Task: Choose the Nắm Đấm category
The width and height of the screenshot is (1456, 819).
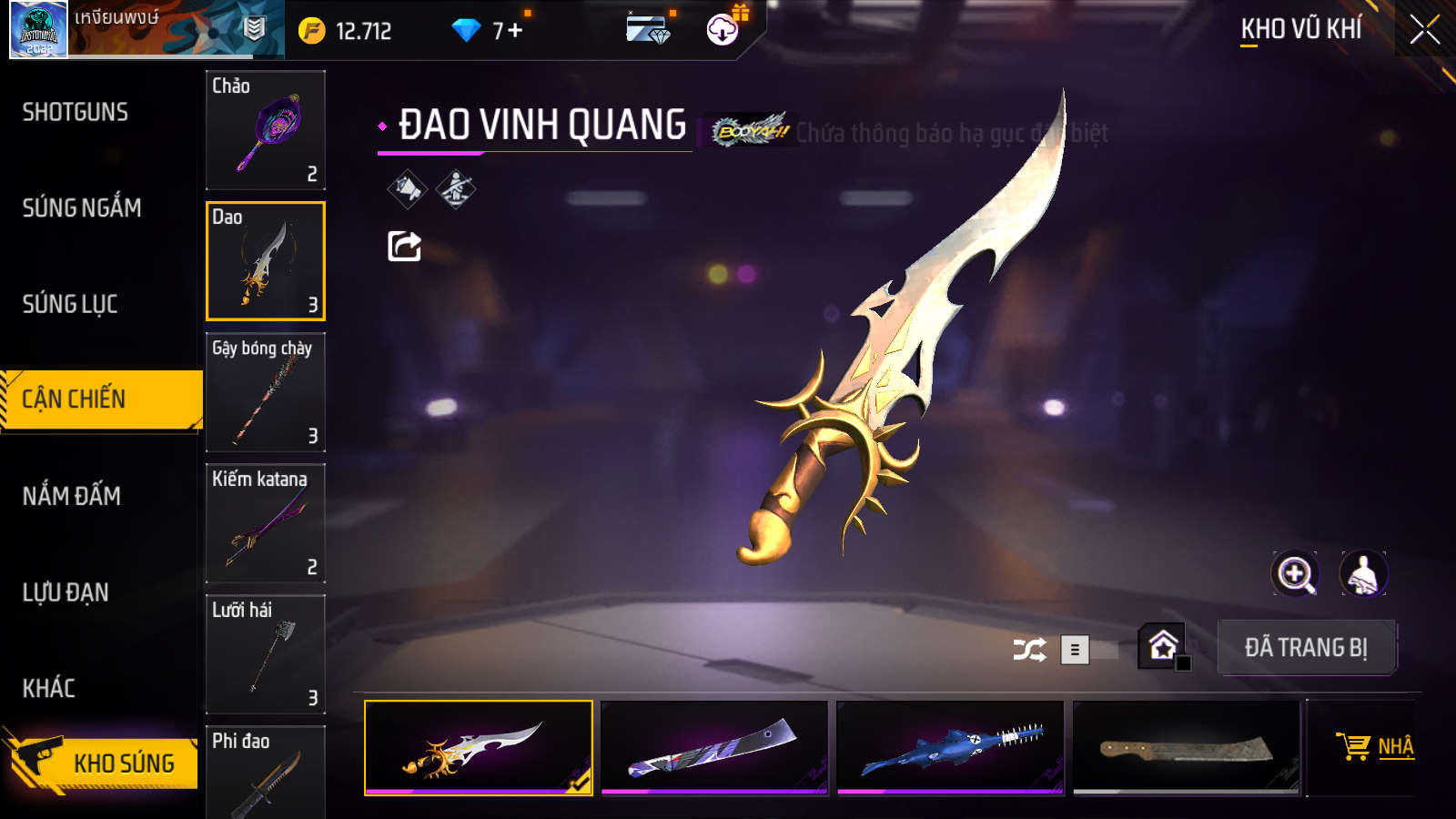Action: 72,496
